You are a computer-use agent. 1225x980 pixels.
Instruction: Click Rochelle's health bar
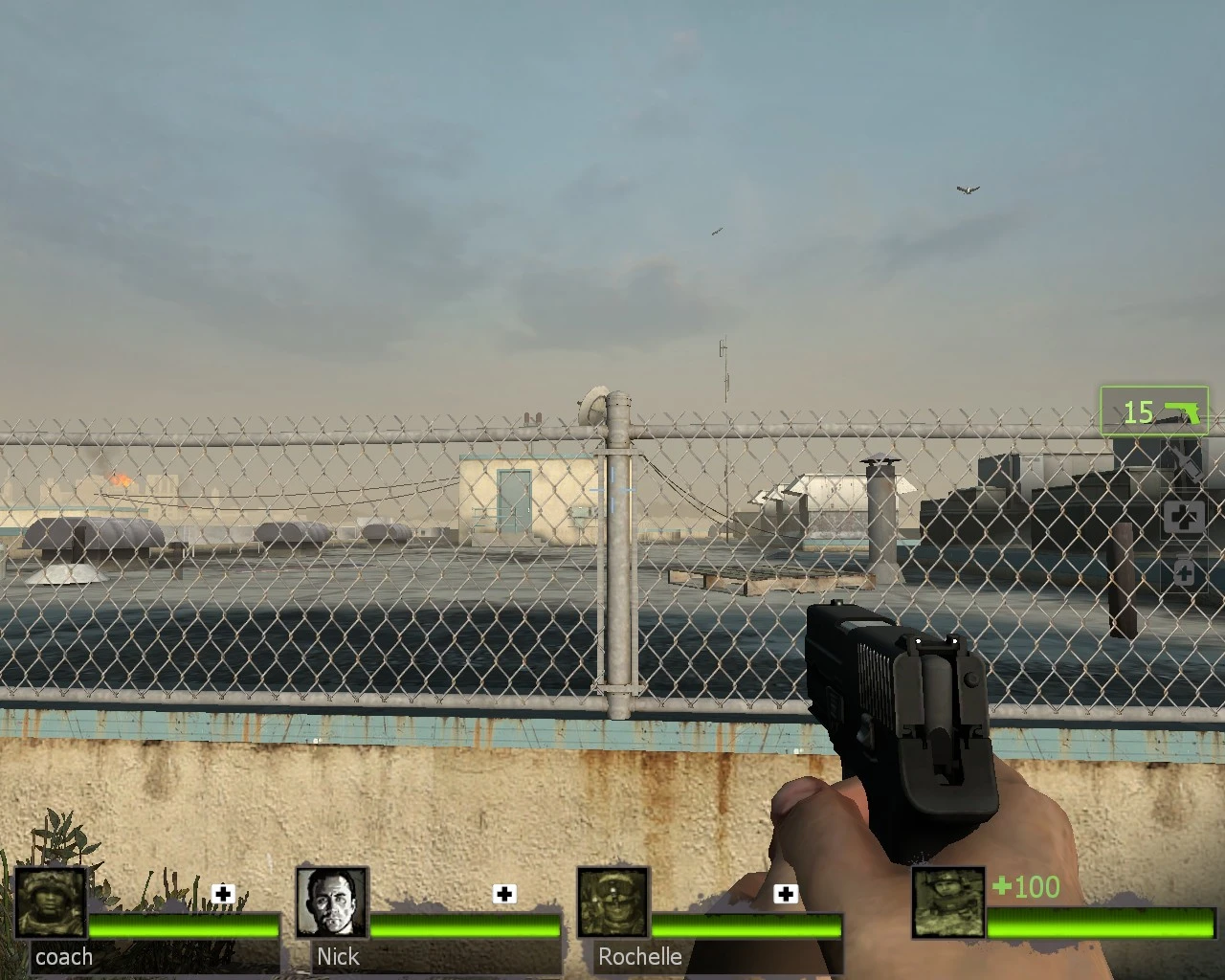pyautogui.click(x=746, y=925)
